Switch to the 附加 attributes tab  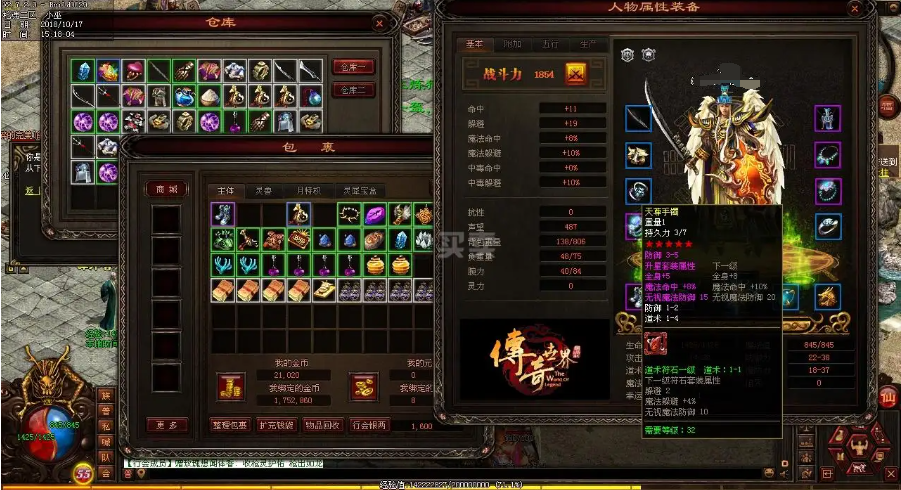coord(511,45)
